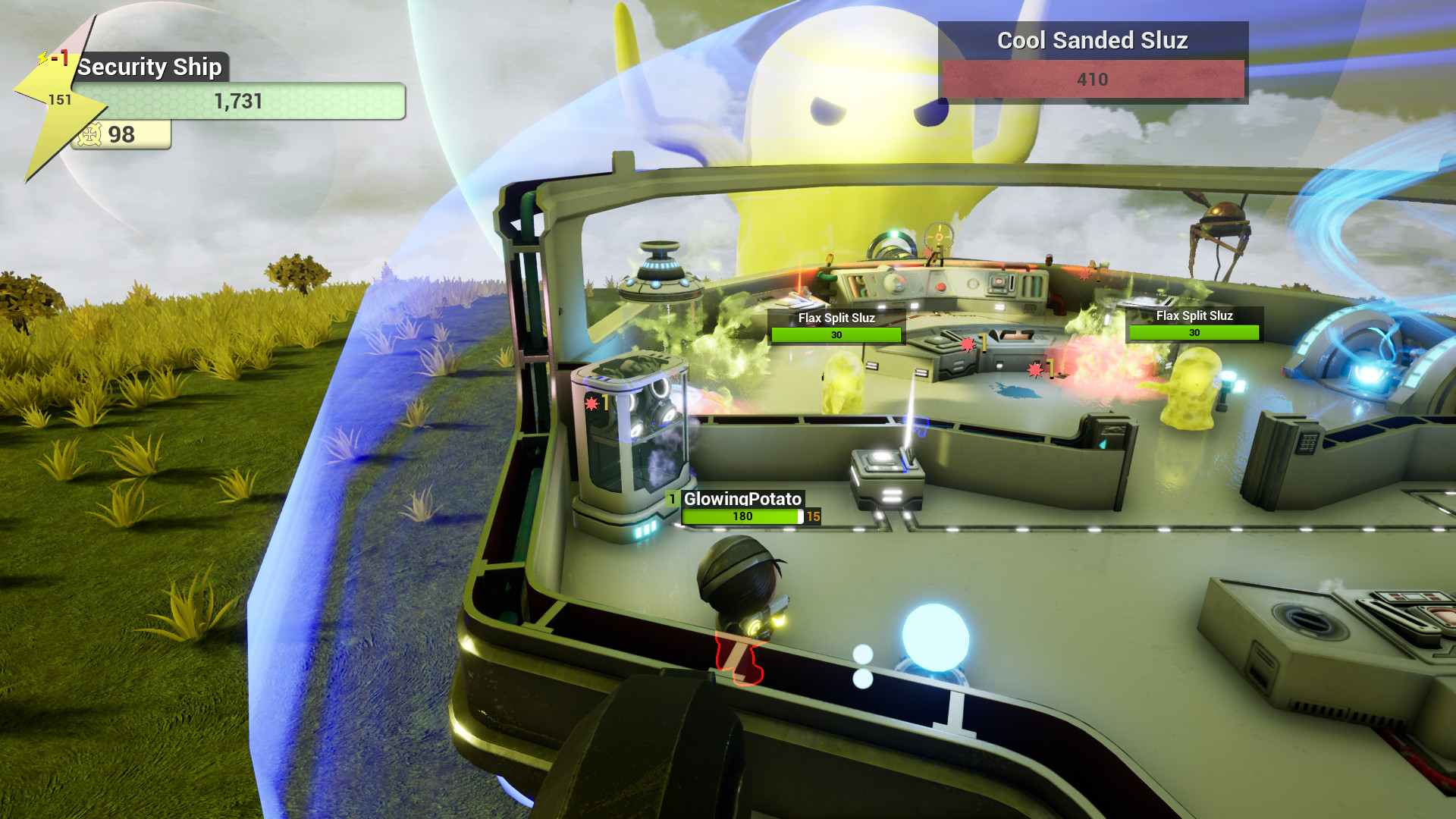Image resolution: width=1456 pixels, height=819 pixels.
Task: Click the damage indicator on the cockpit console
Action: [967, 345]
